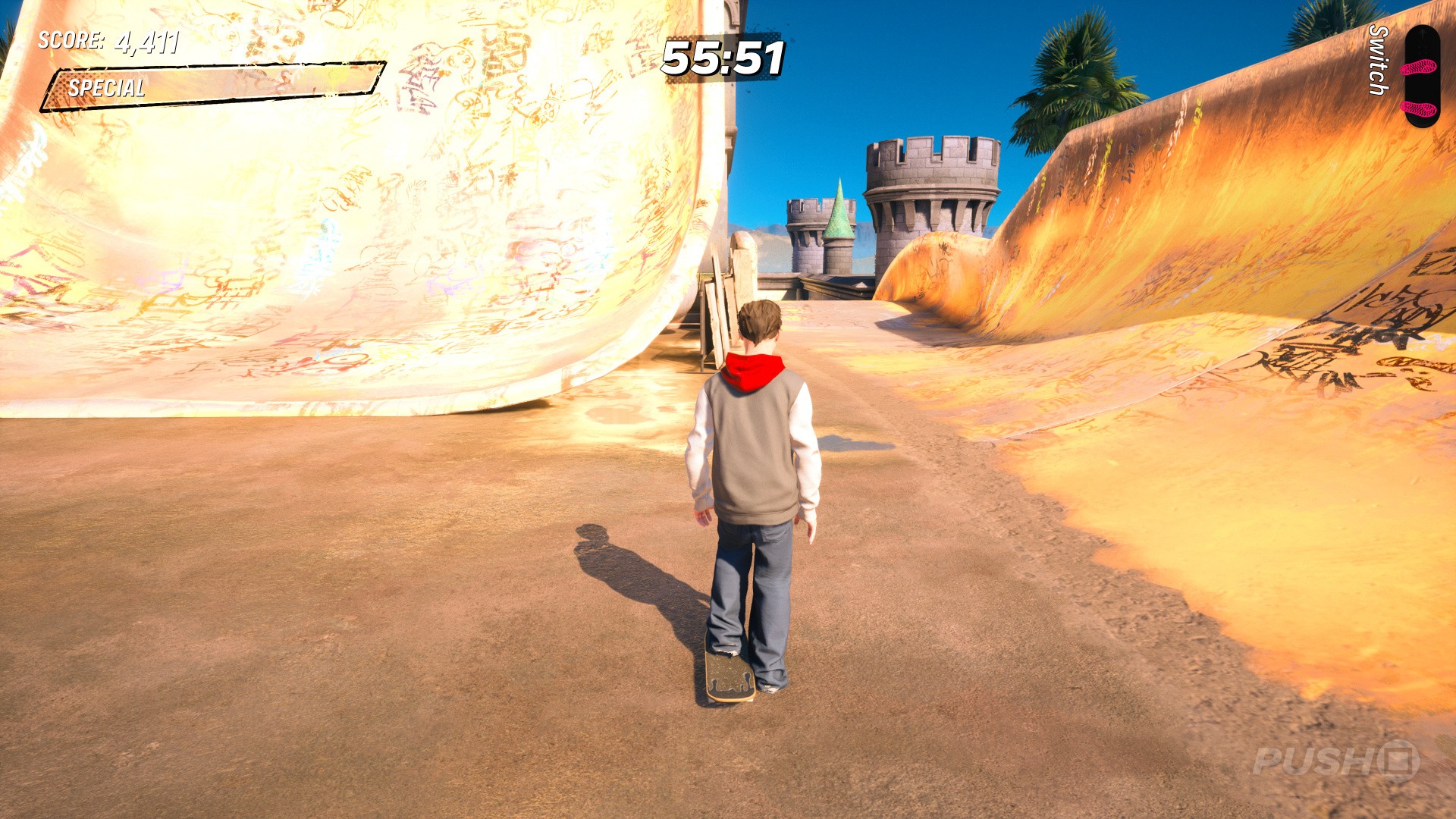Click the Switch stance skateboard icon

pos(1420,76)
